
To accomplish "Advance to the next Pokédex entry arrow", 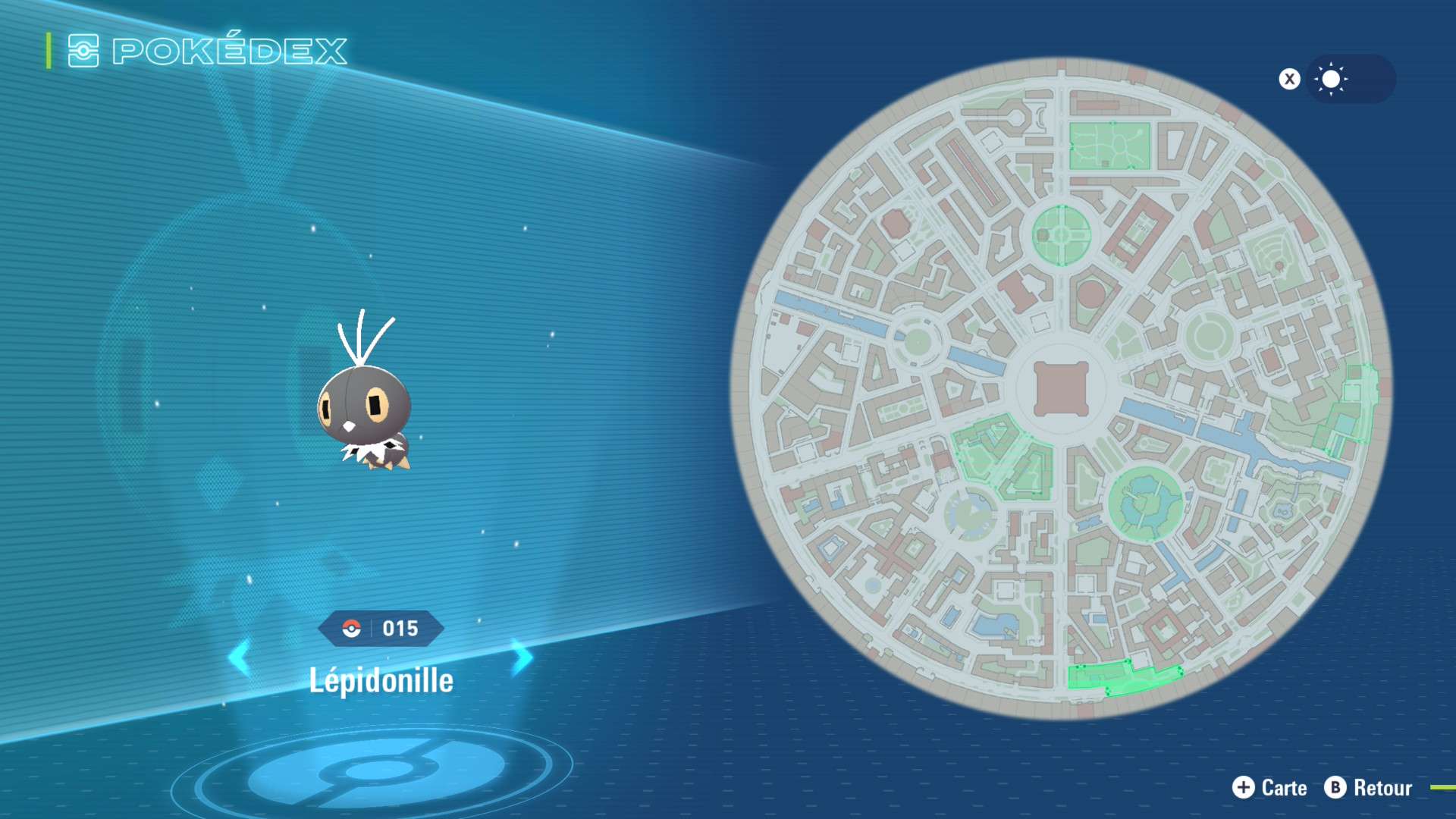I will (x=522, y=657).
